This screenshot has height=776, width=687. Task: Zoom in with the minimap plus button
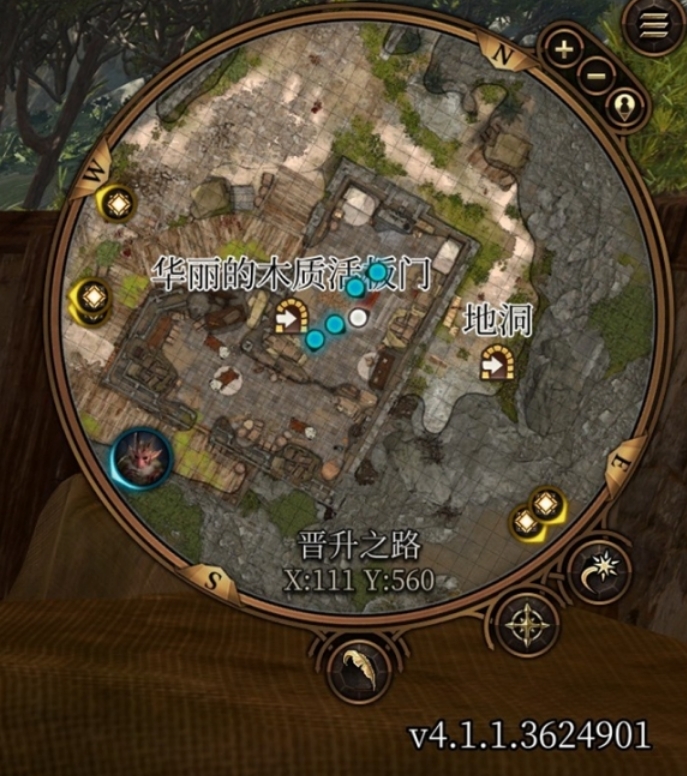point(564,49)
